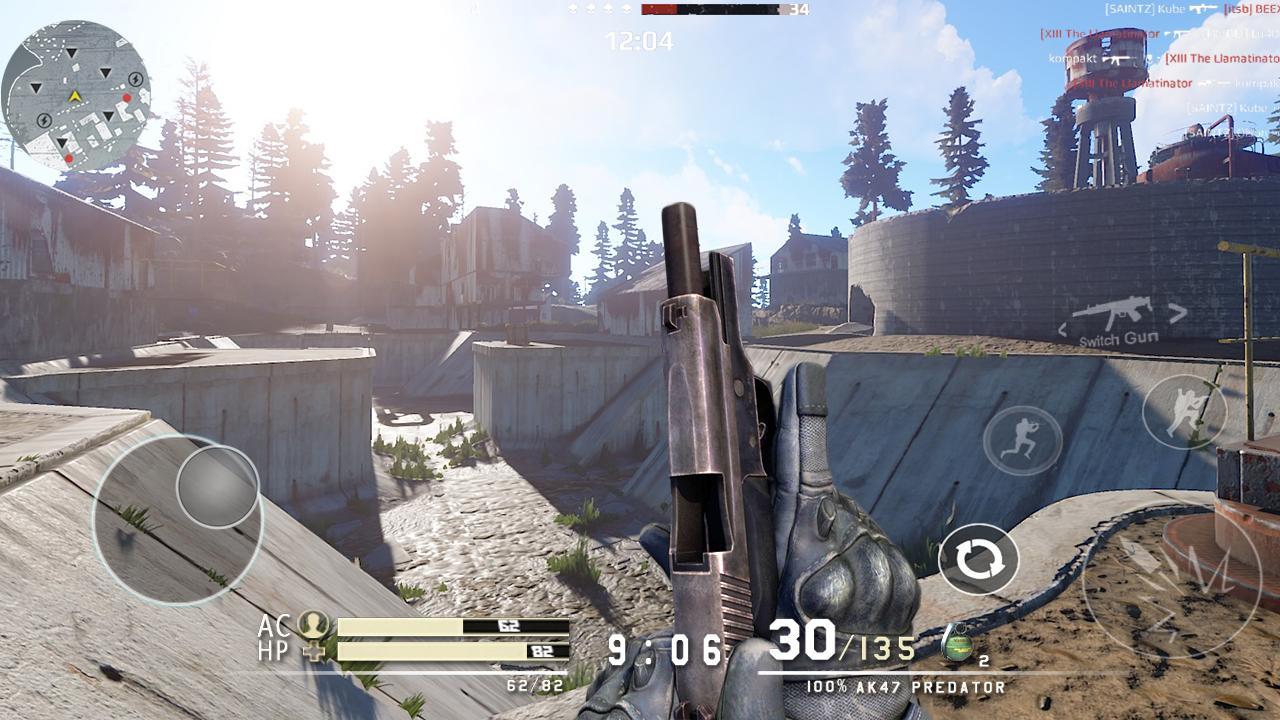Select the kompakt entry in the killfeed
Image resolution: width=1280 pixels, height=720 pixels.
coord(1071,58)
